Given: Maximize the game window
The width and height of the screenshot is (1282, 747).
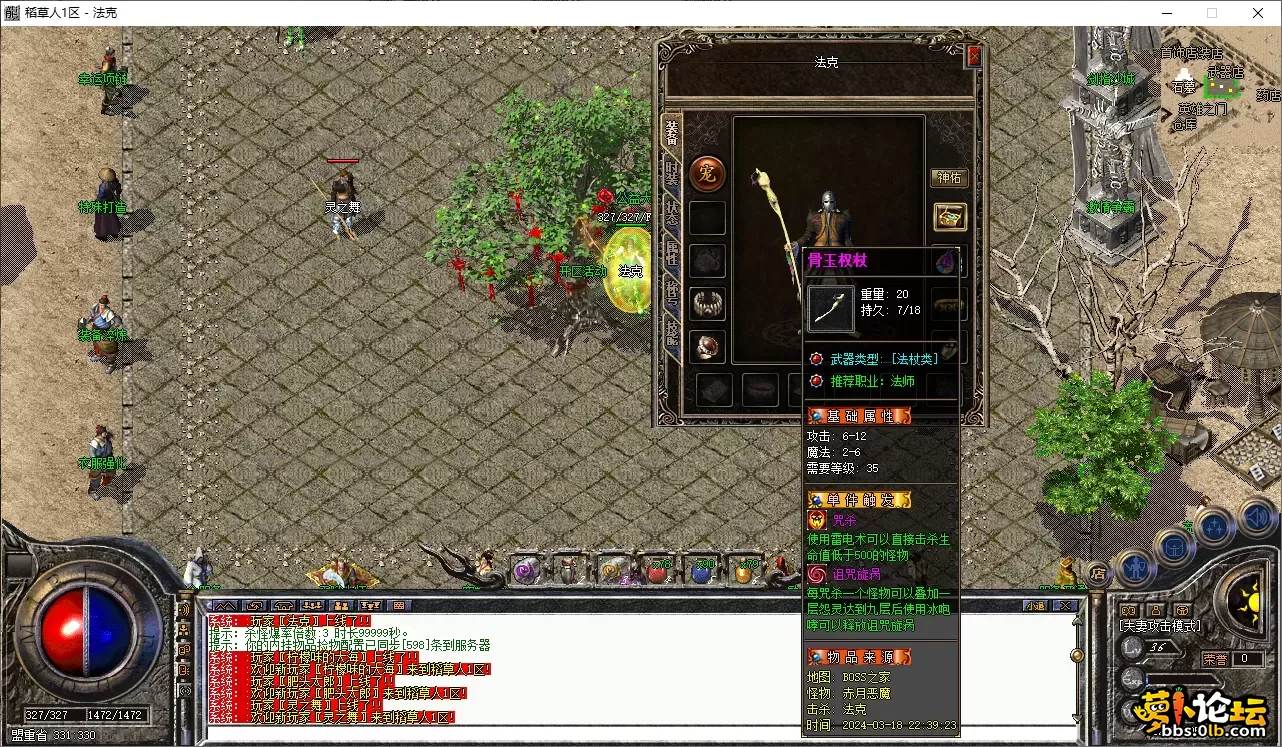Looking at the screenshot, I should click(x=1212, y=13).
